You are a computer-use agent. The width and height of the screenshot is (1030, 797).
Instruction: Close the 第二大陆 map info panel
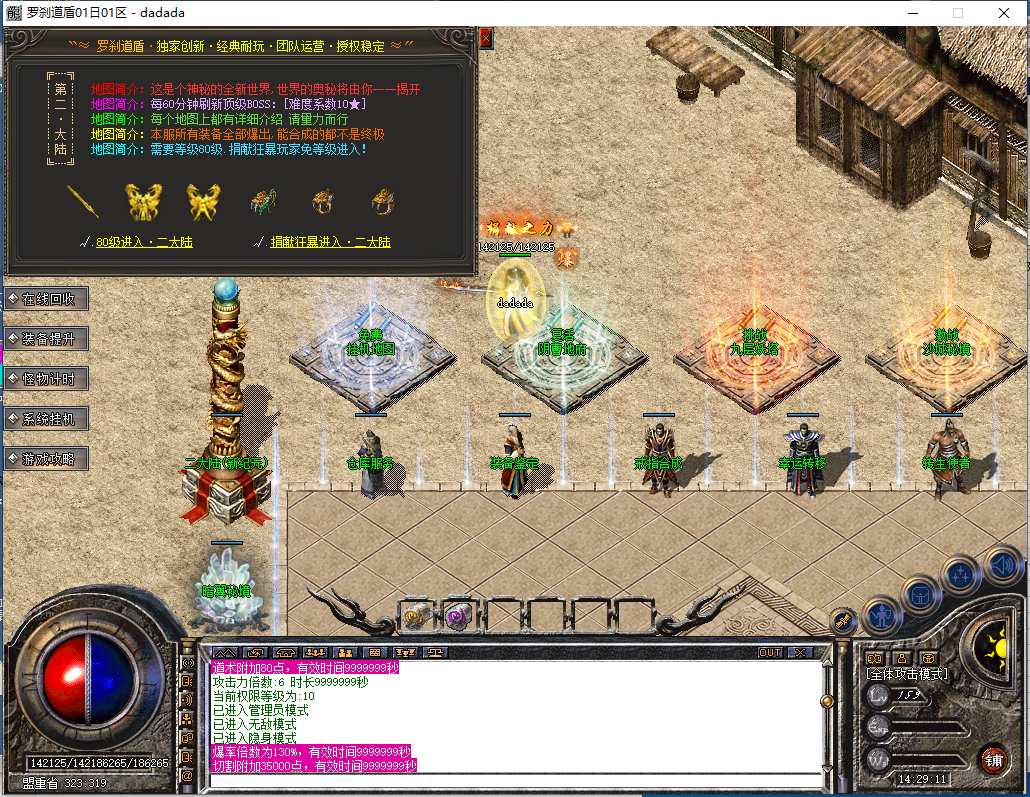coord(486,38)
